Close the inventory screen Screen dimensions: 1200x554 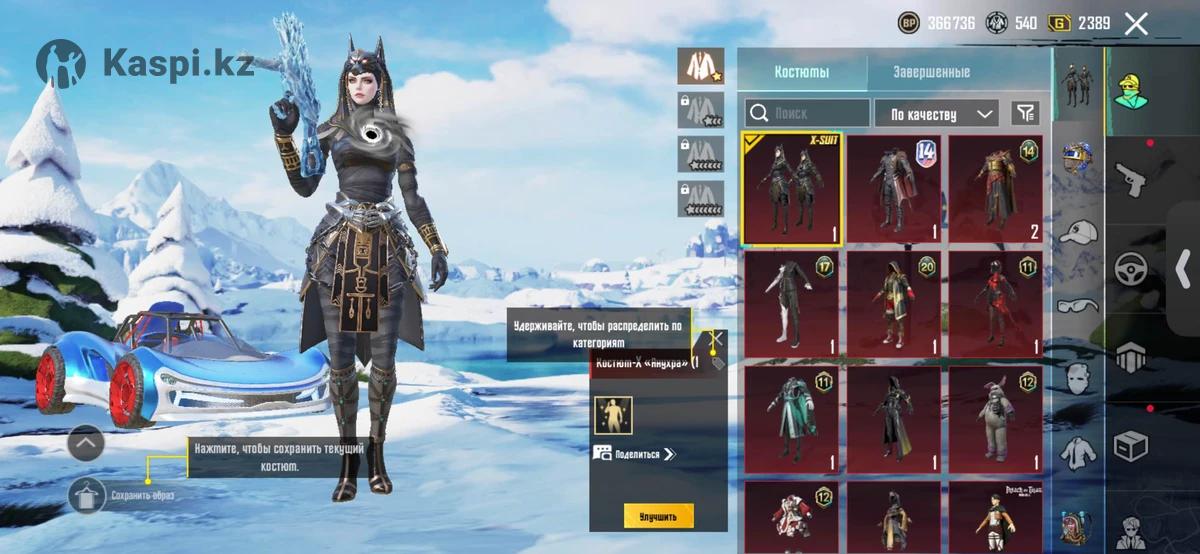(x=1136, y=24)
